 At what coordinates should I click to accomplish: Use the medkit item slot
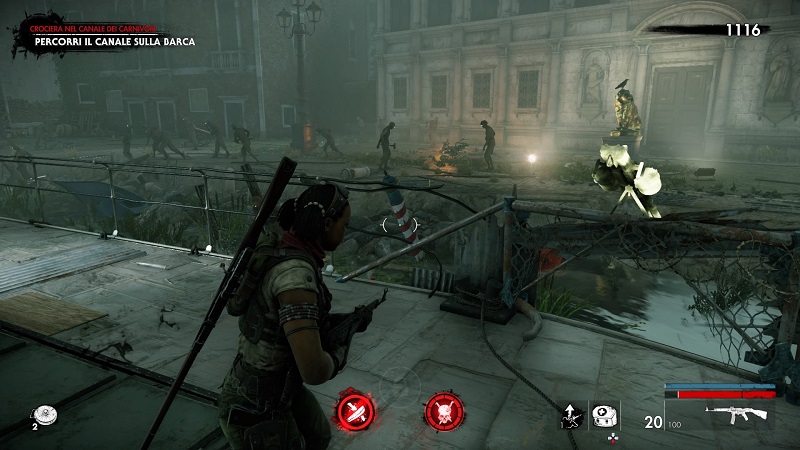click(603, 415)
